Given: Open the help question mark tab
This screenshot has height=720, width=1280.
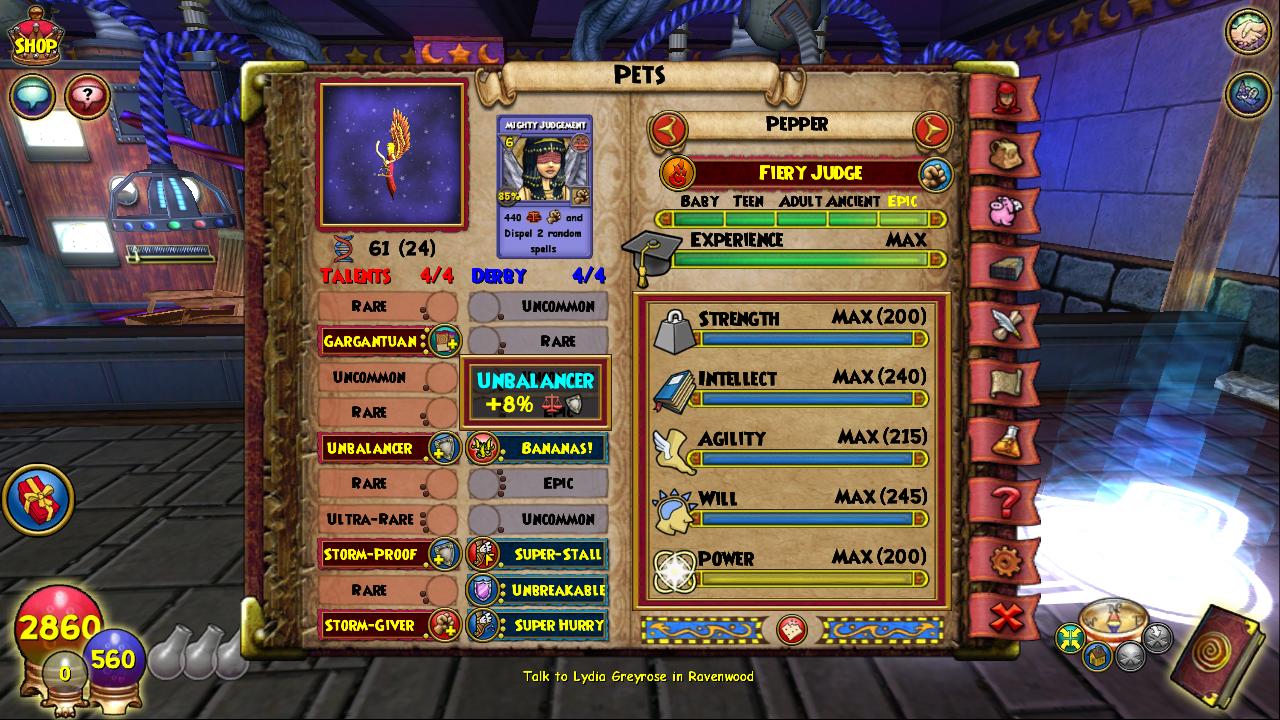Looking at the screenshot, I should 1004,501.
